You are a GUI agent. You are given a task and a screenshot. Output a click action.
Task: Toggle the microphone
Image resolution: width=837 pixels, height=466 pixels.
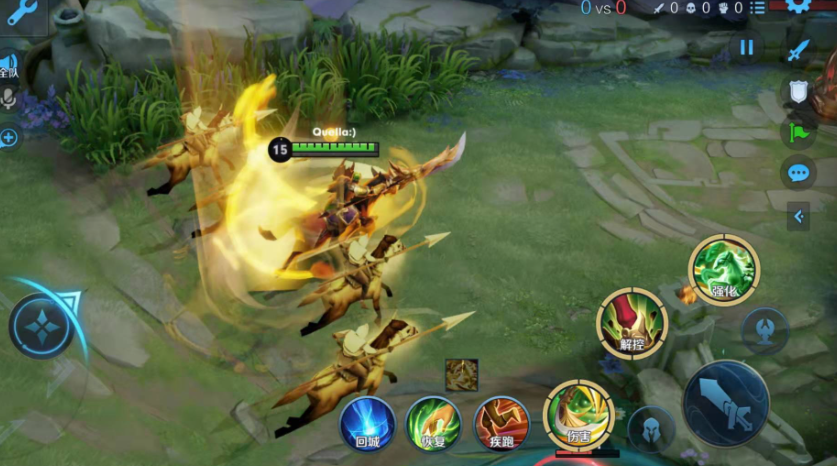pyautogui.click(x=9, y=99)
